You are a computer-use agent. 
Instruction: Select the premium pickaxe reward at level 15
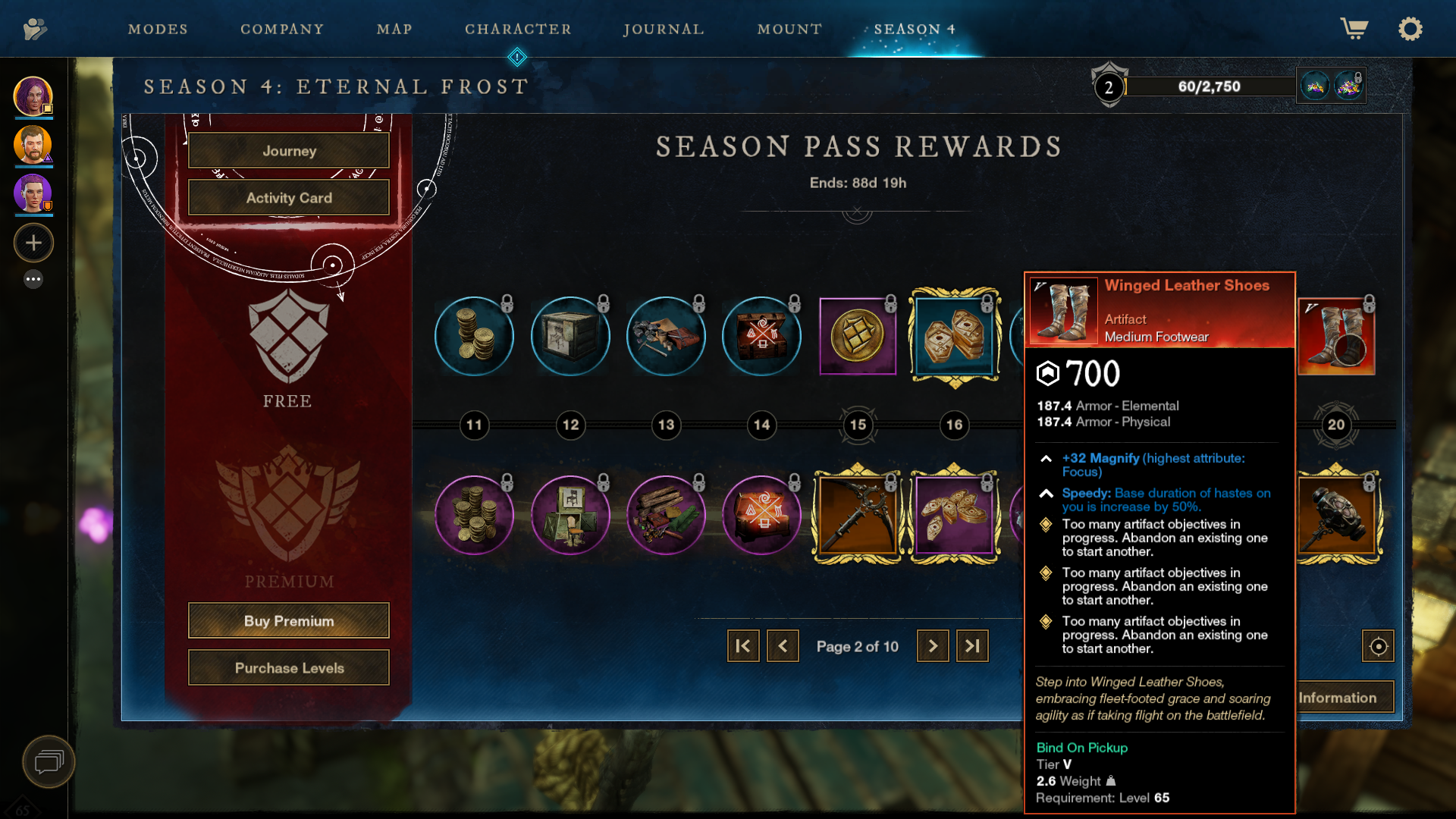point(858,515)
